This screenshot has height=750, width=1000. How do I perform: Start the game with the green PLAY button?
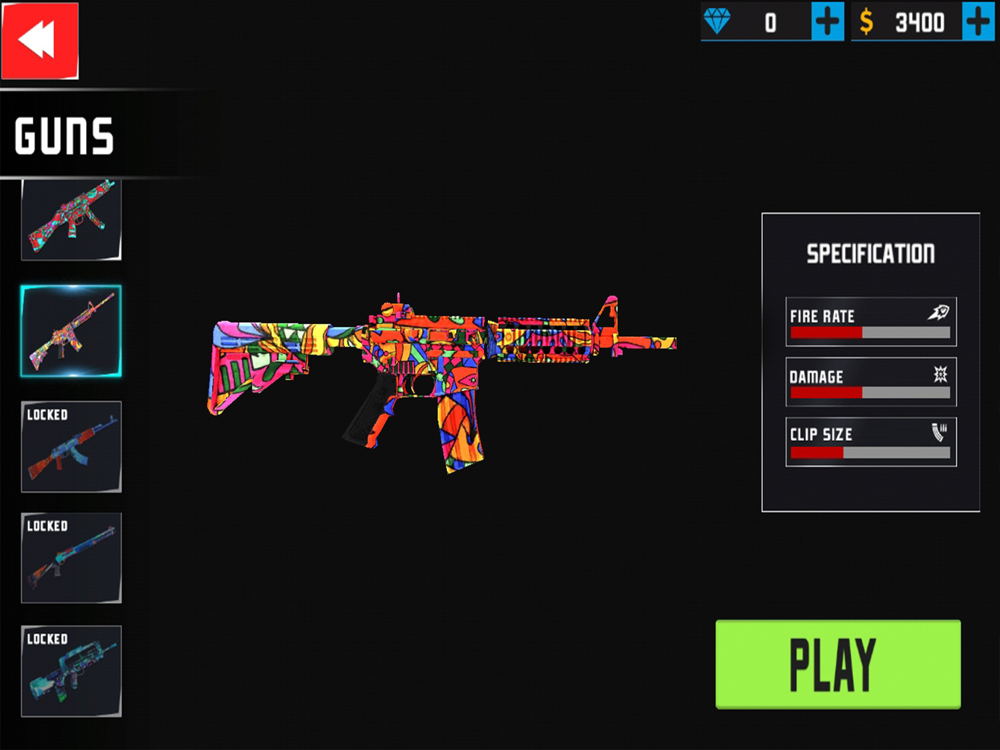click(x=838, y=665)
